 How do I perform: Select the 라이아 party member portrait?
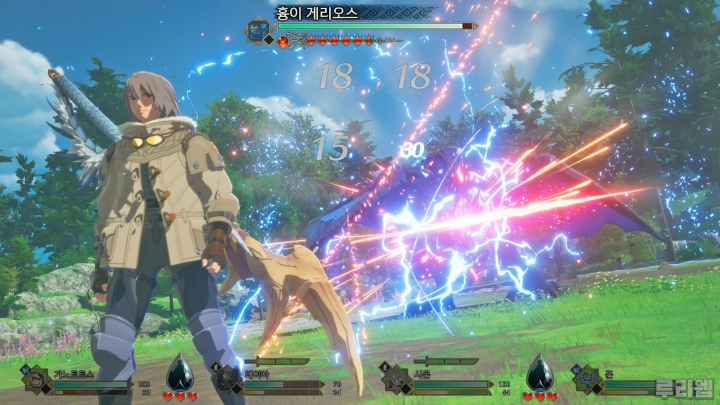point(224,378)
